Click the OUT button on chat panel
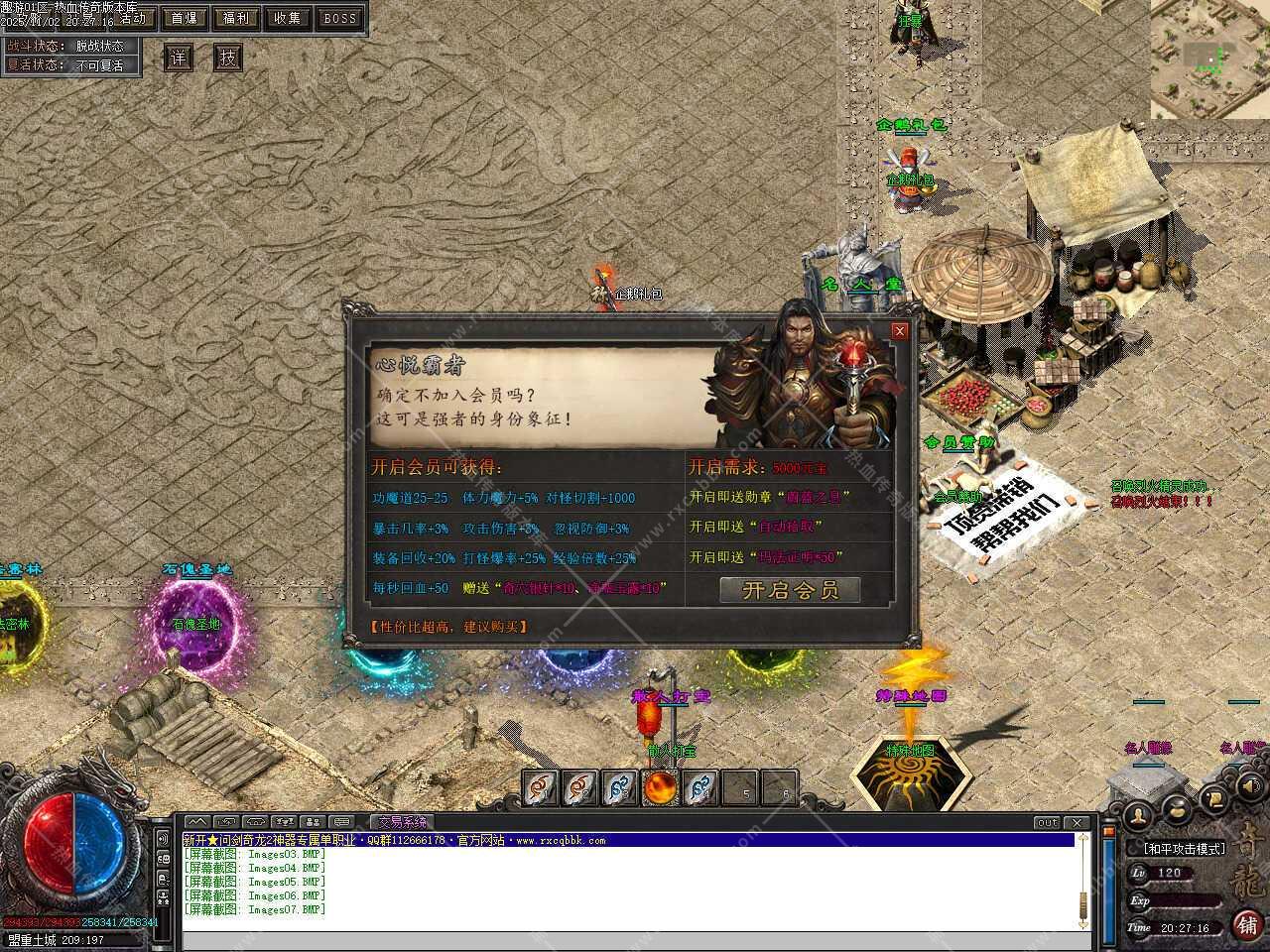Image resolution: width=1270 pixels, height=952 pixels. point(1047,823)
